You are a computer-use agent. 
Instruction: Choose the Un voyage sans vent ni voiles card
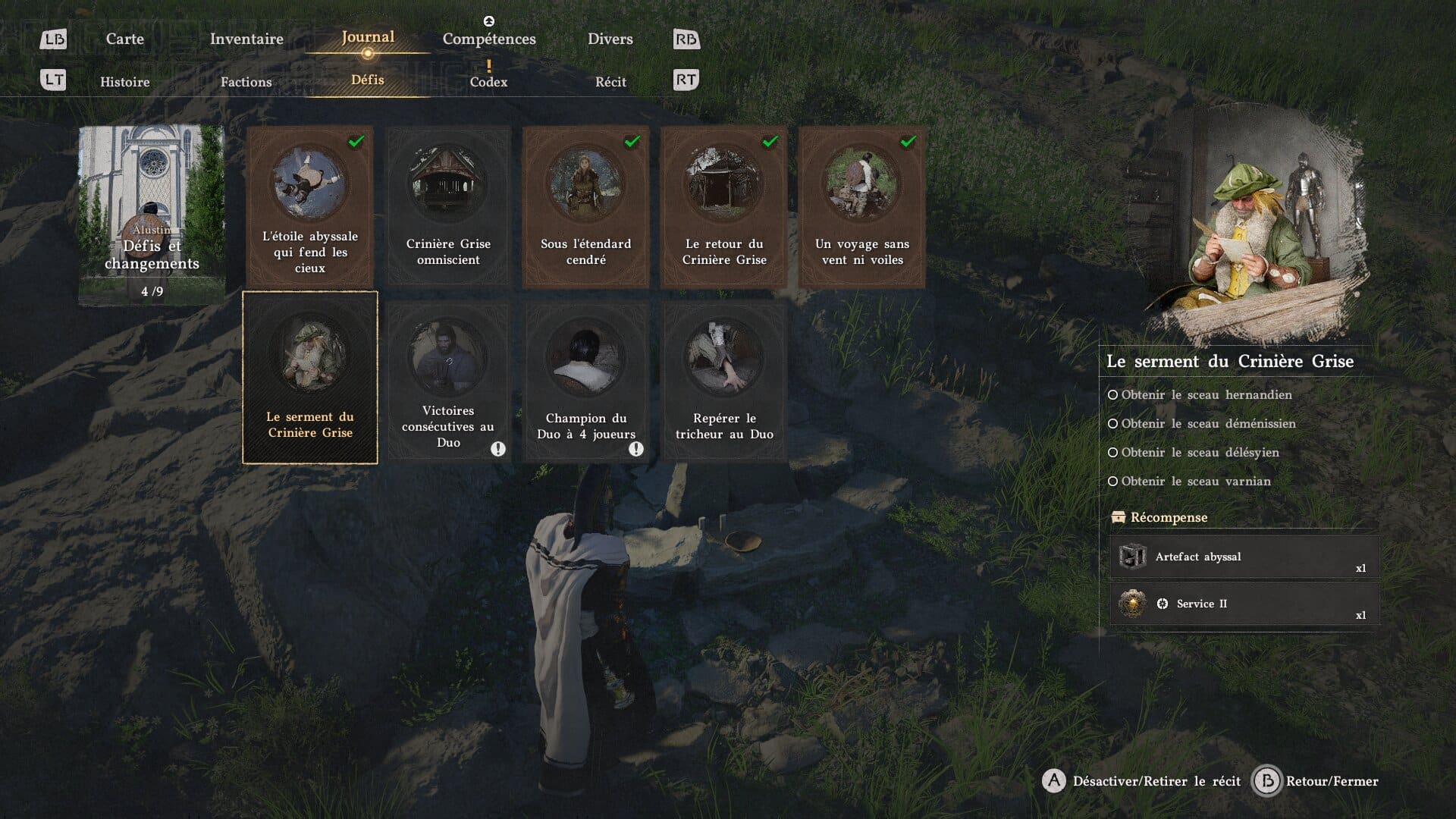point(862,206)
